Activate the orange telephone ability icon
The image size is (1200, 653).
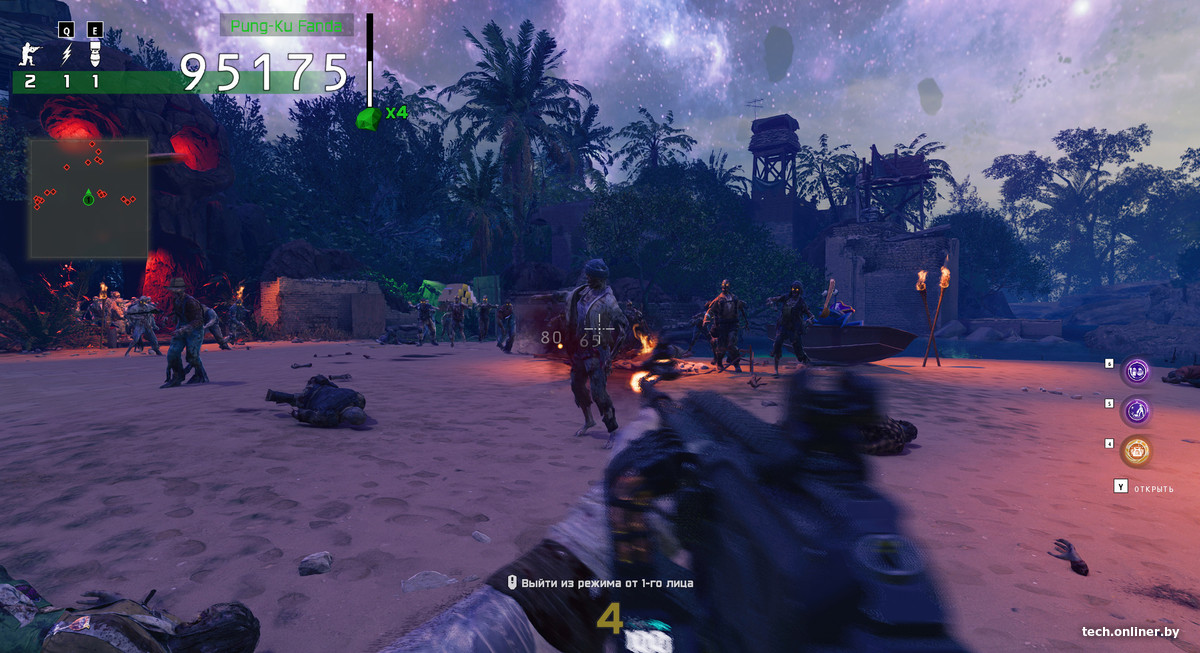1135,451
